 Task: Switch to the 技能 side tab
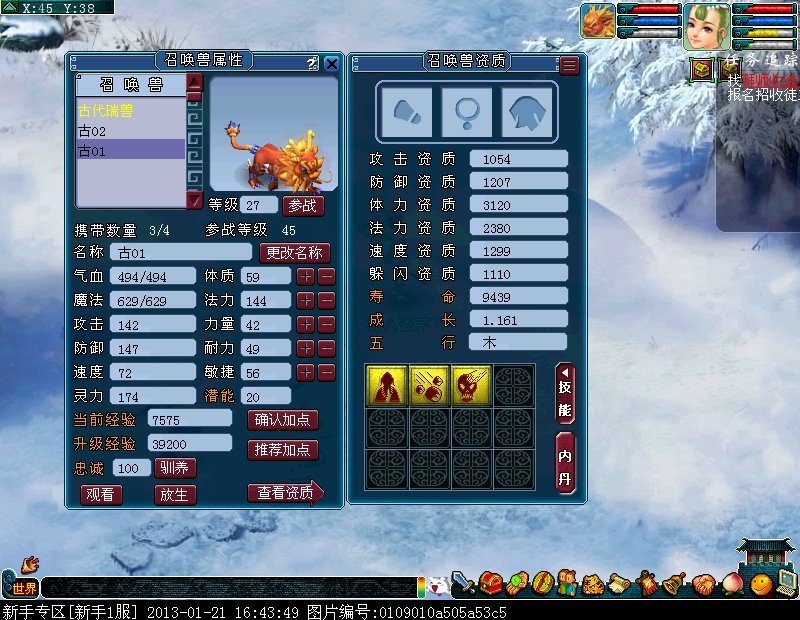[565, 396]
